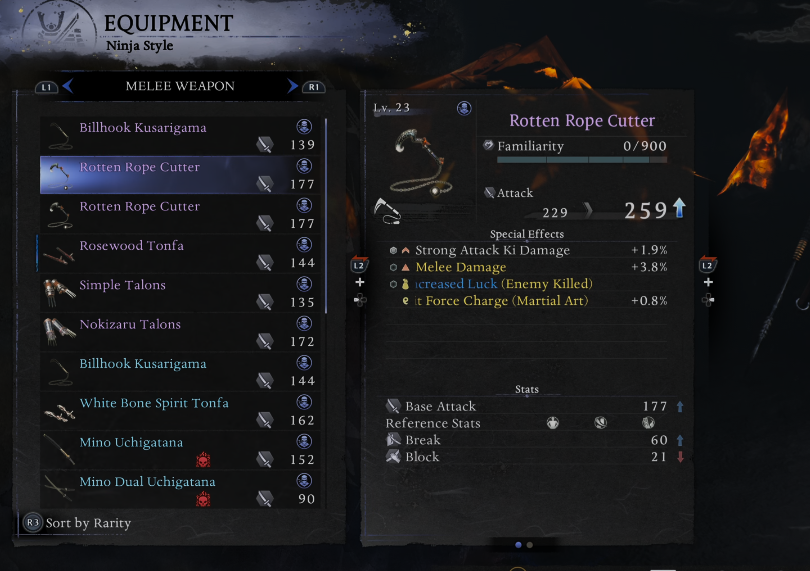Screen dimensions: 810x571
Task: Show the second details page dot
Action: pyautogui.click(x=530, y=545)
